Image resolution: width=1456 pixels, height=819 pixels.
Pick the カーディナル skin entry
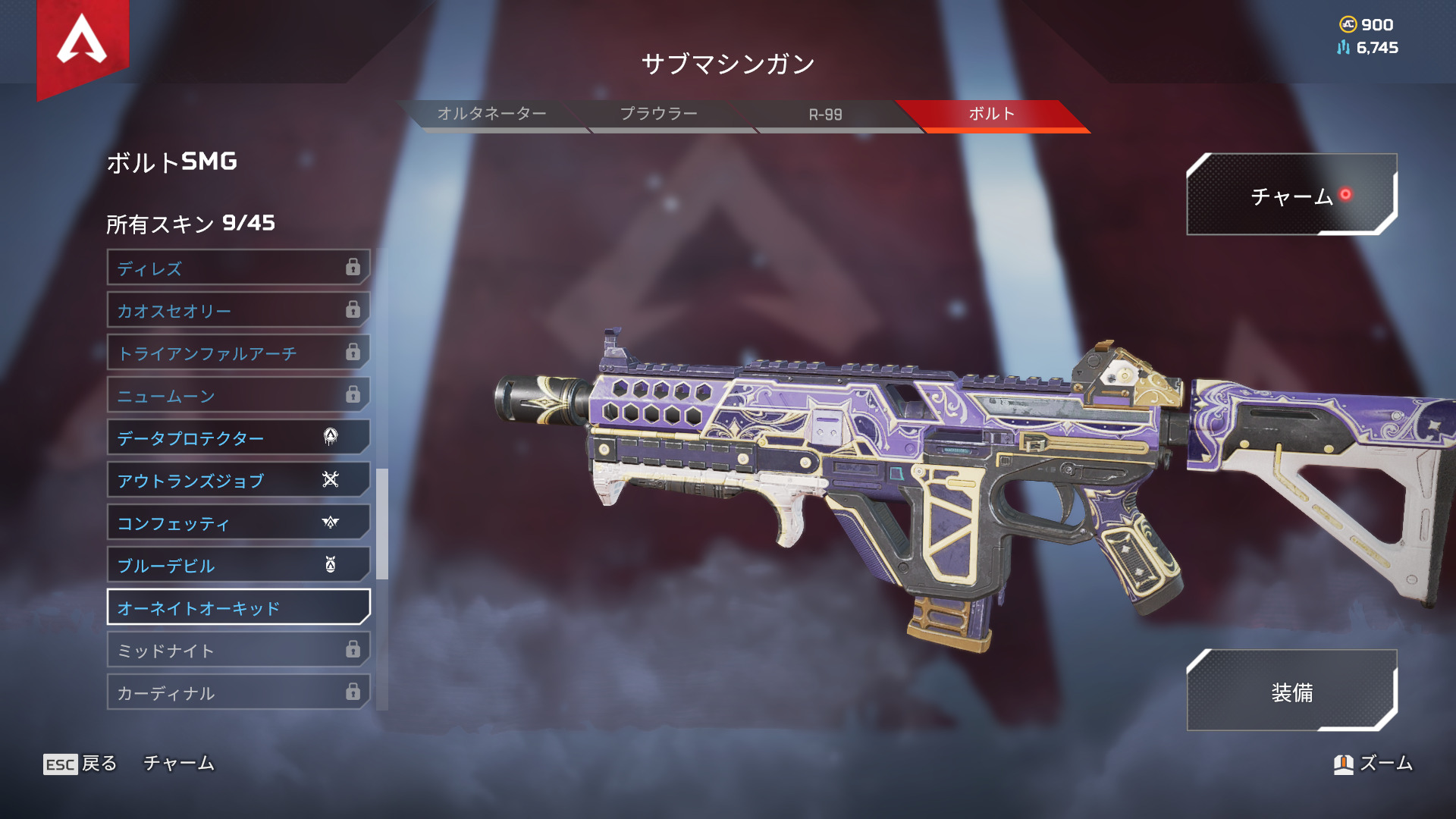point(238,692)
